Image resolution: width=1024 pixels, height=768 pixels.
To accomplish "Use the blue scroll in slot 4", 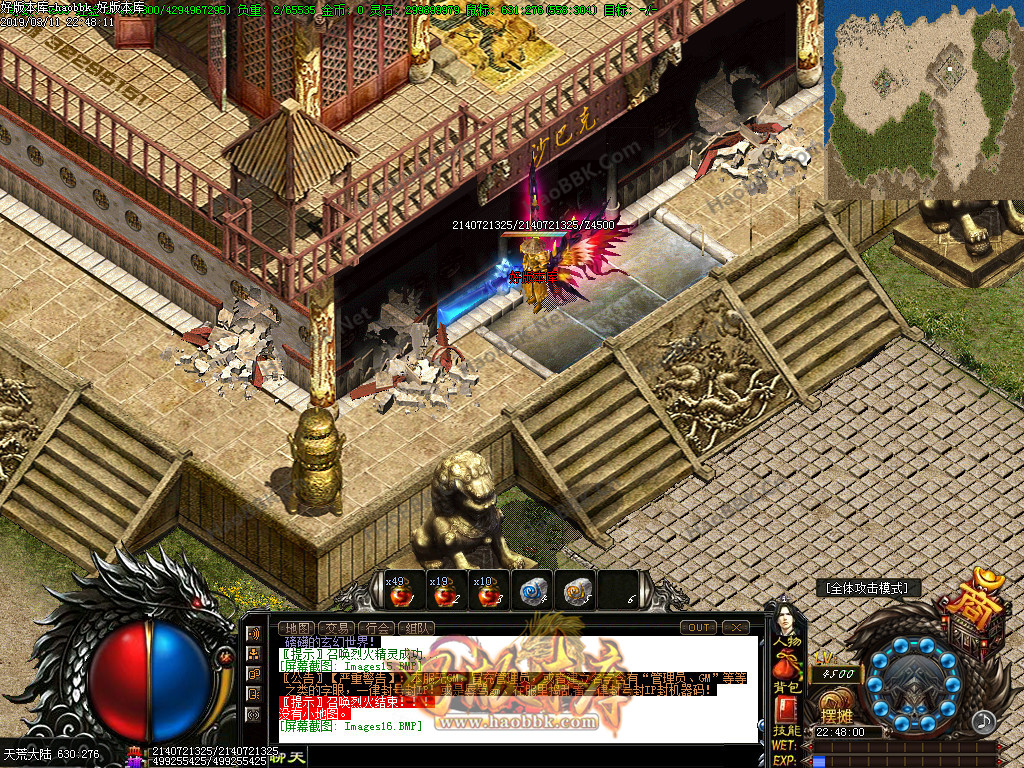I will click(532, 591).
